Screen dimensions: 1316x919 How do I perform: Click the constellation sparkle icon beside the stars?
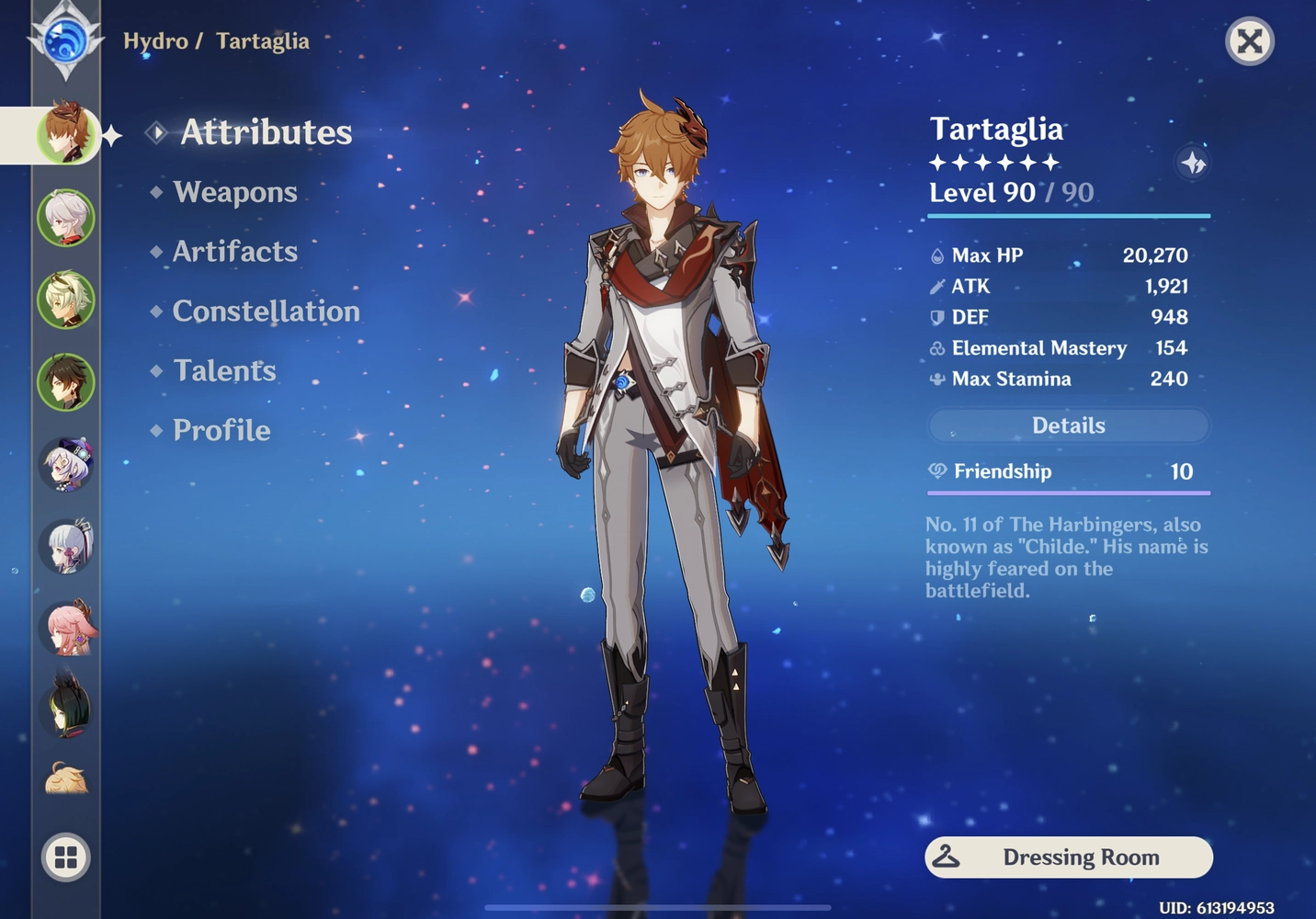[x=1194, y=162]
